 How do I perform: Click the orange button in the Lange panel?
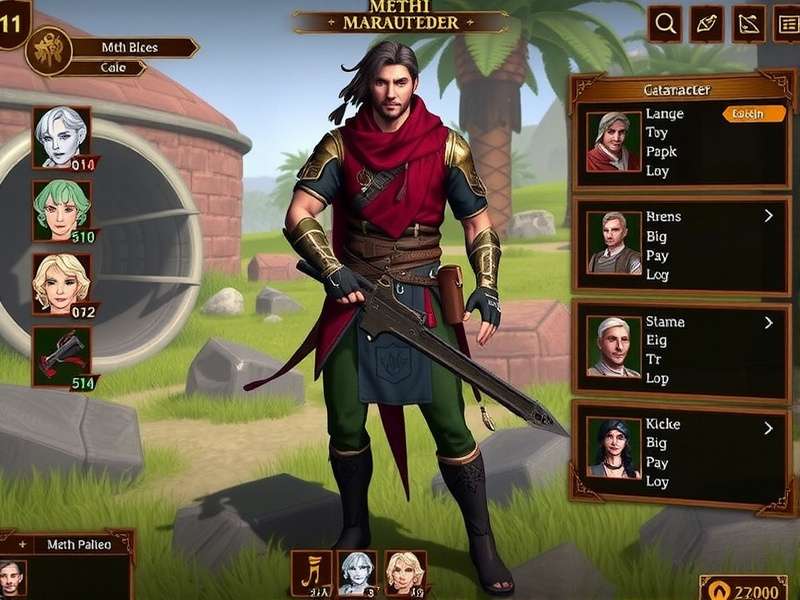(755, 114)
